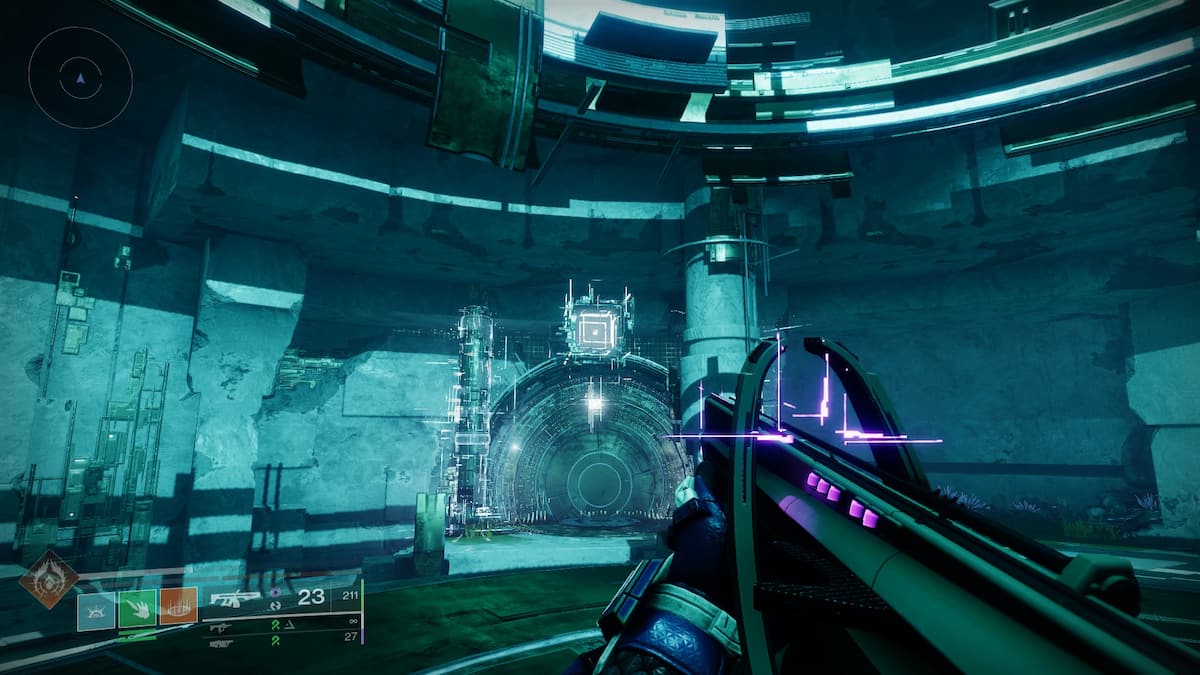Use the green hand melee ability icon
Viewport: 1200px width, 675px height.
[137, 608]
